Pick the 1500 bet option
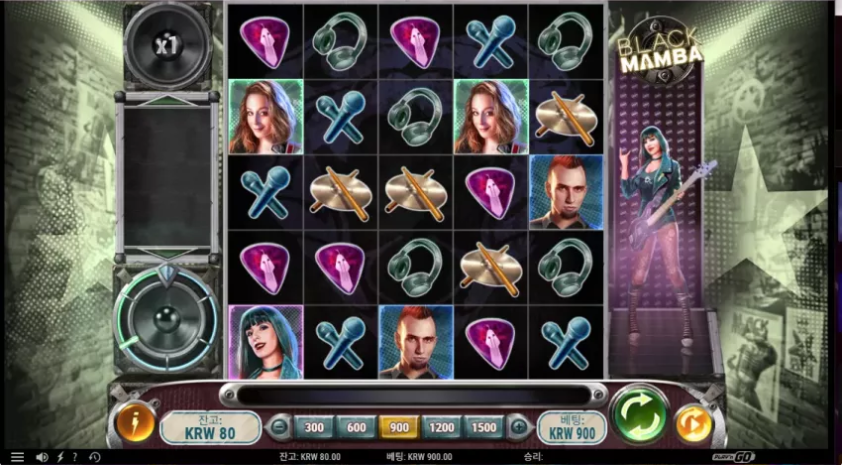The width and height of the screenshot is (844, 465). pos(484,427)
